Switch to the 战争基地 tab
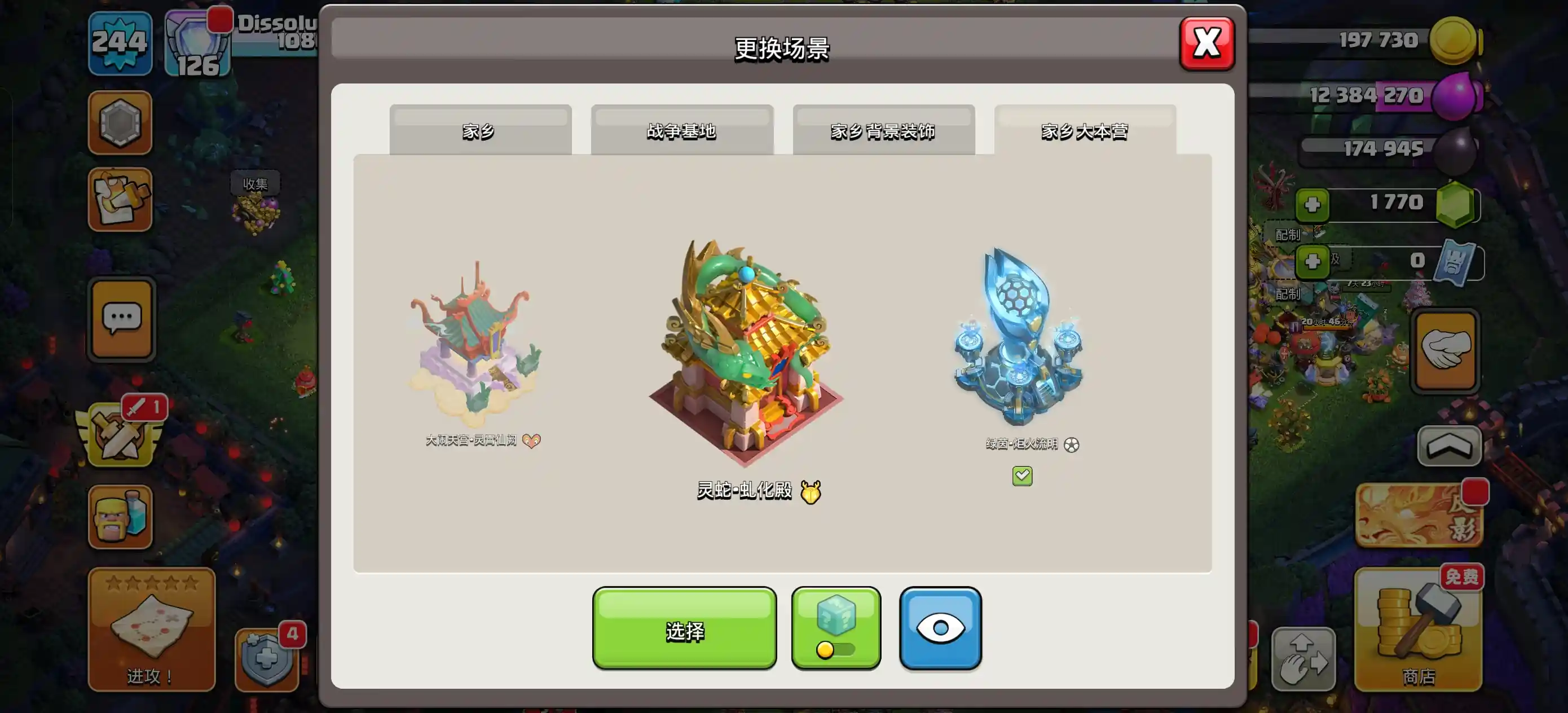This screenshot has height=713, width=1568. [682, 131]
